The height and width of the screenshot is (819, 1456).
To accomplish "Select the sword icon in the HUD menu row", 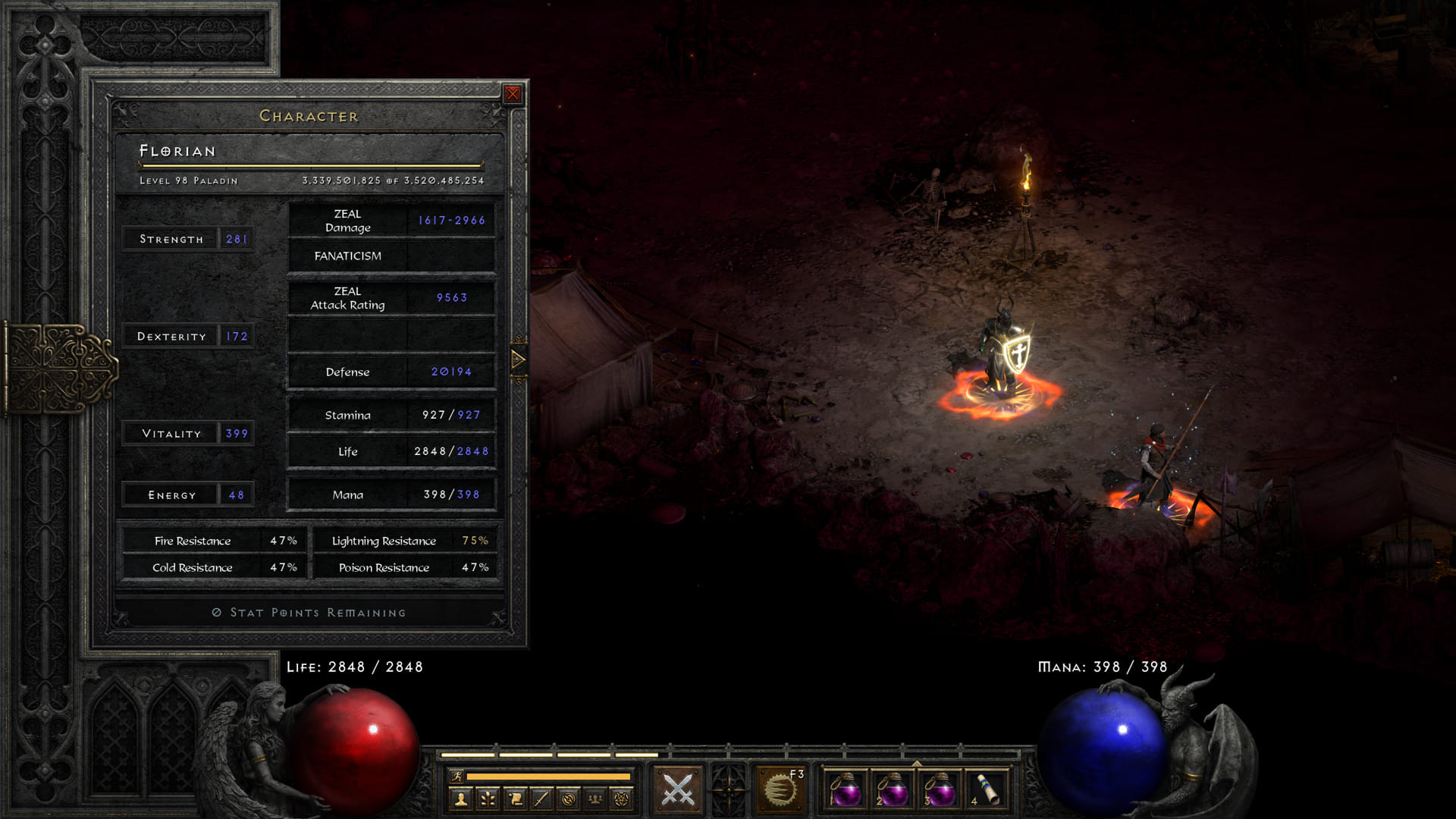I will pos(541,799).
